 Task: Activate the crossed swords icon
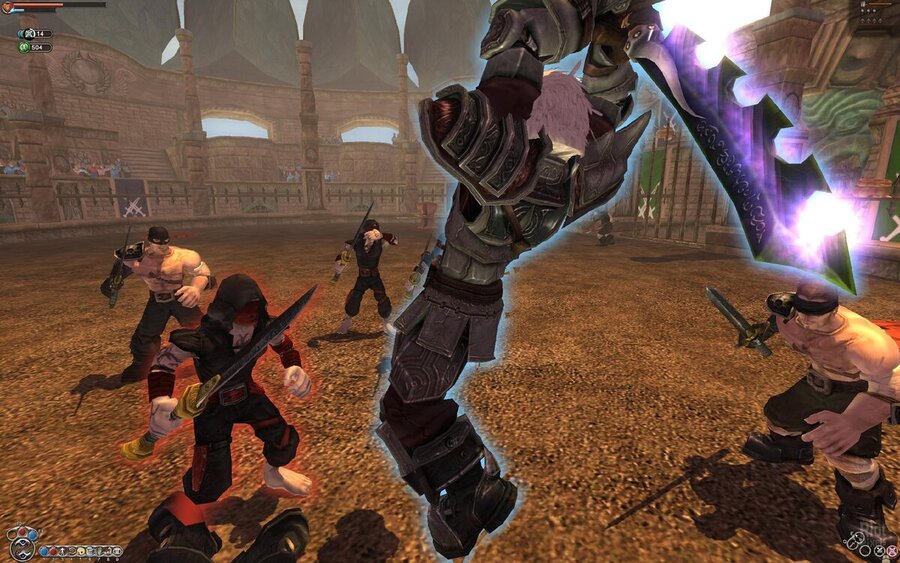[879, 551]
